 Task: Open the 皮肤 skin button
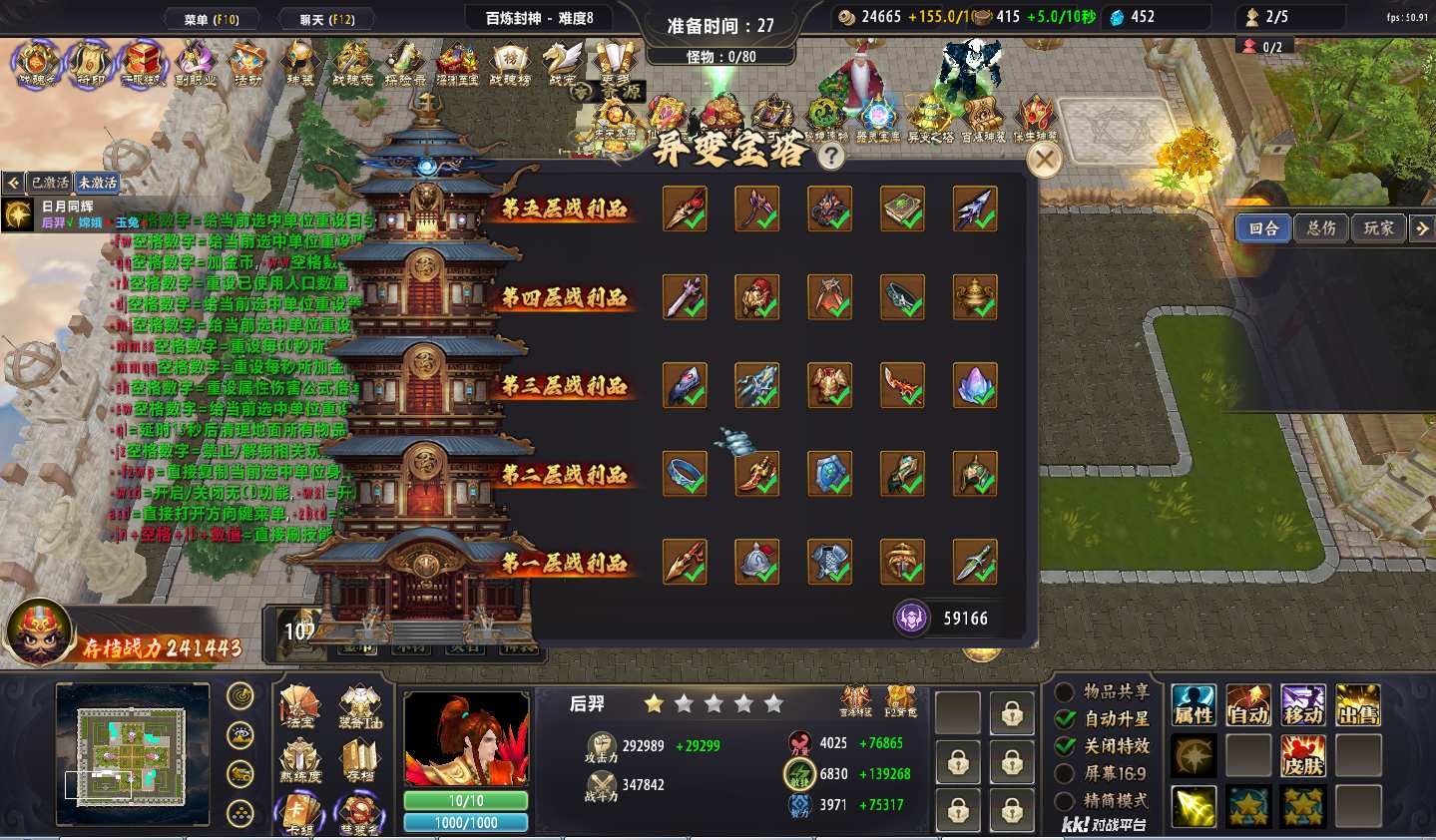(x=1303, y=756)
